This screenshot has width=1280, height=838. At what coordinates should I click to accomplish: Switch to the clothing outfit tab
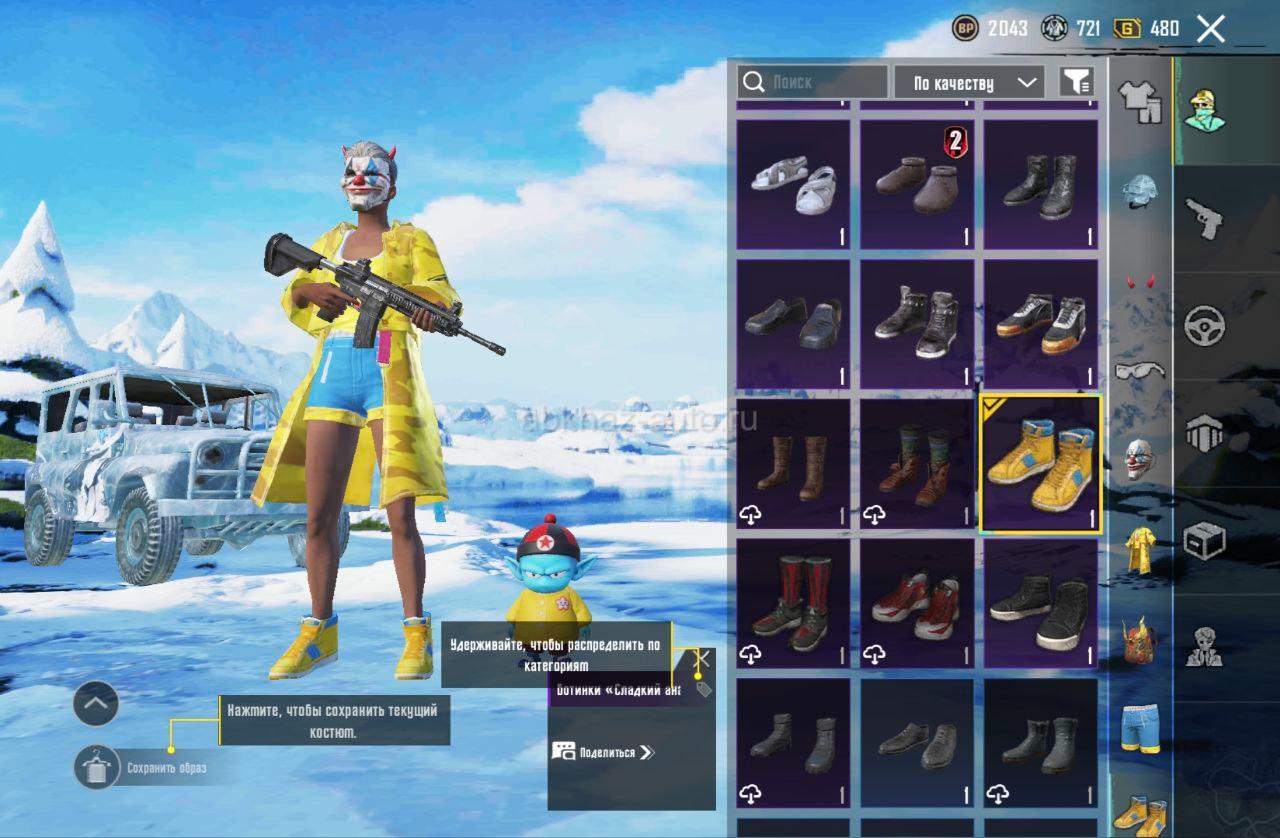[1139, 101]
